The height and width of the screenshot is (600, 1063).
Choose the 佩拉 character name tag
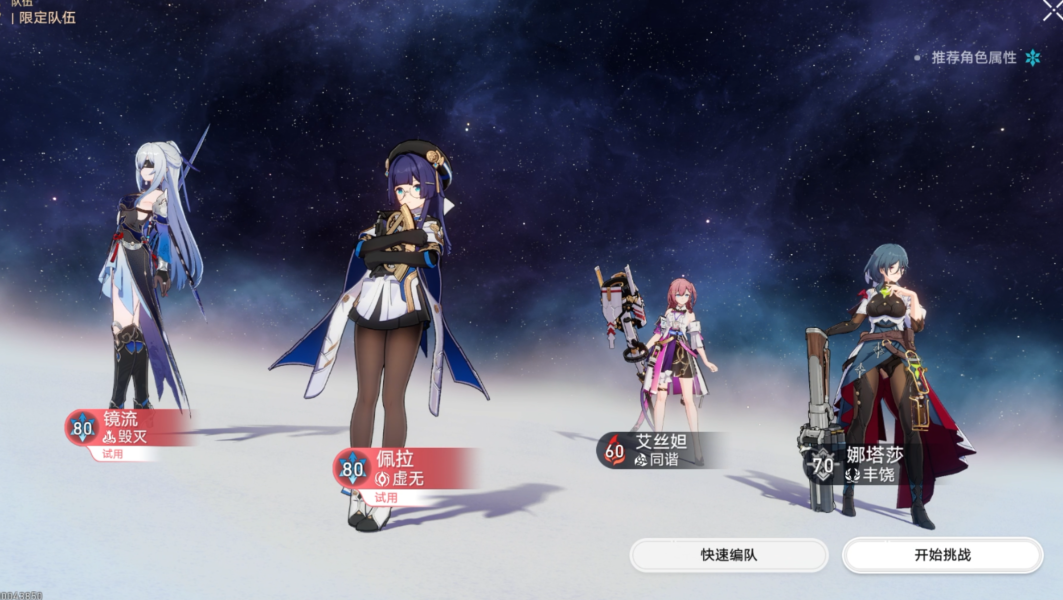395,469
